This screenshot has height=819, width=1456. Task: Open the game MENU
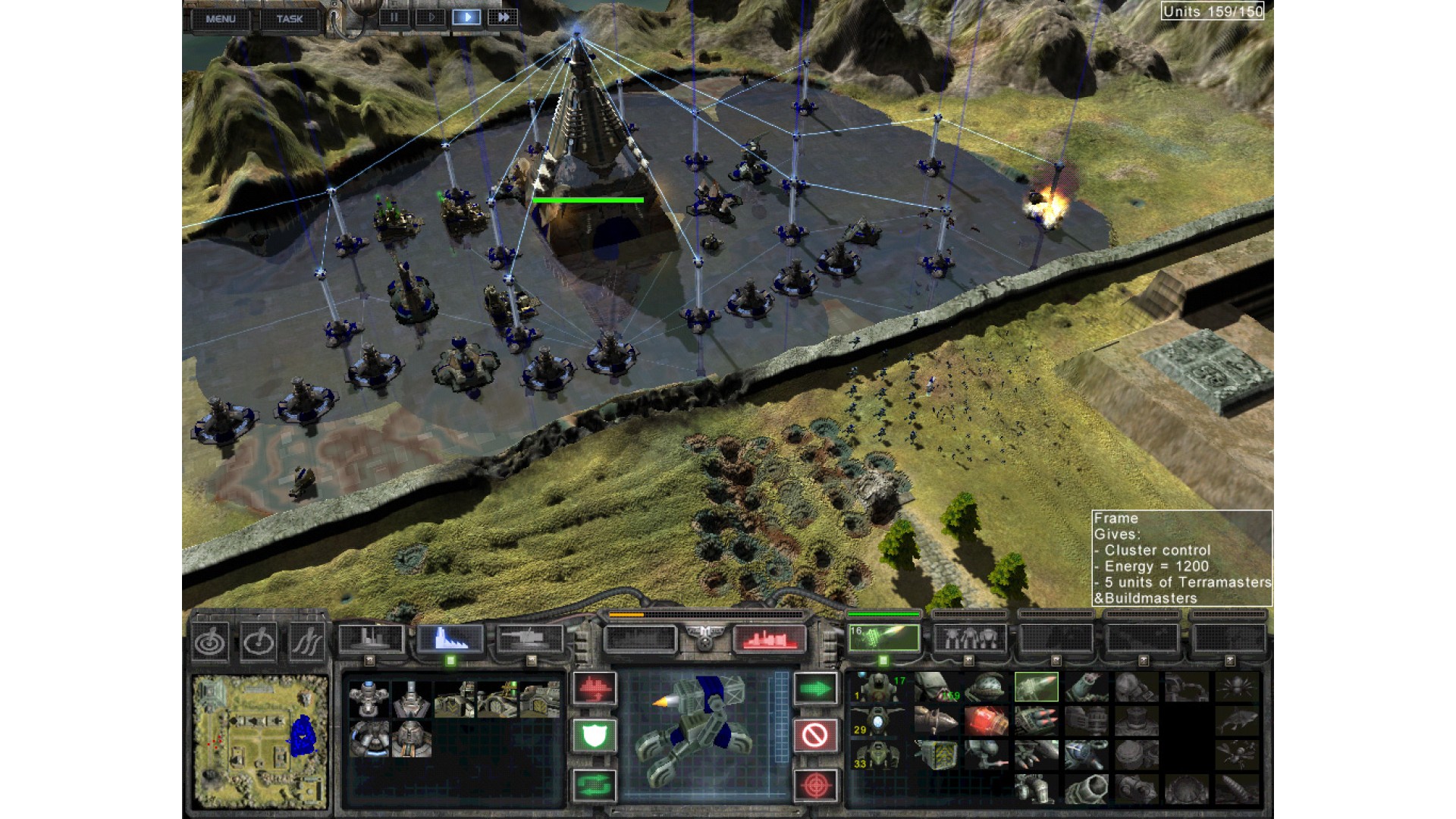221,19
